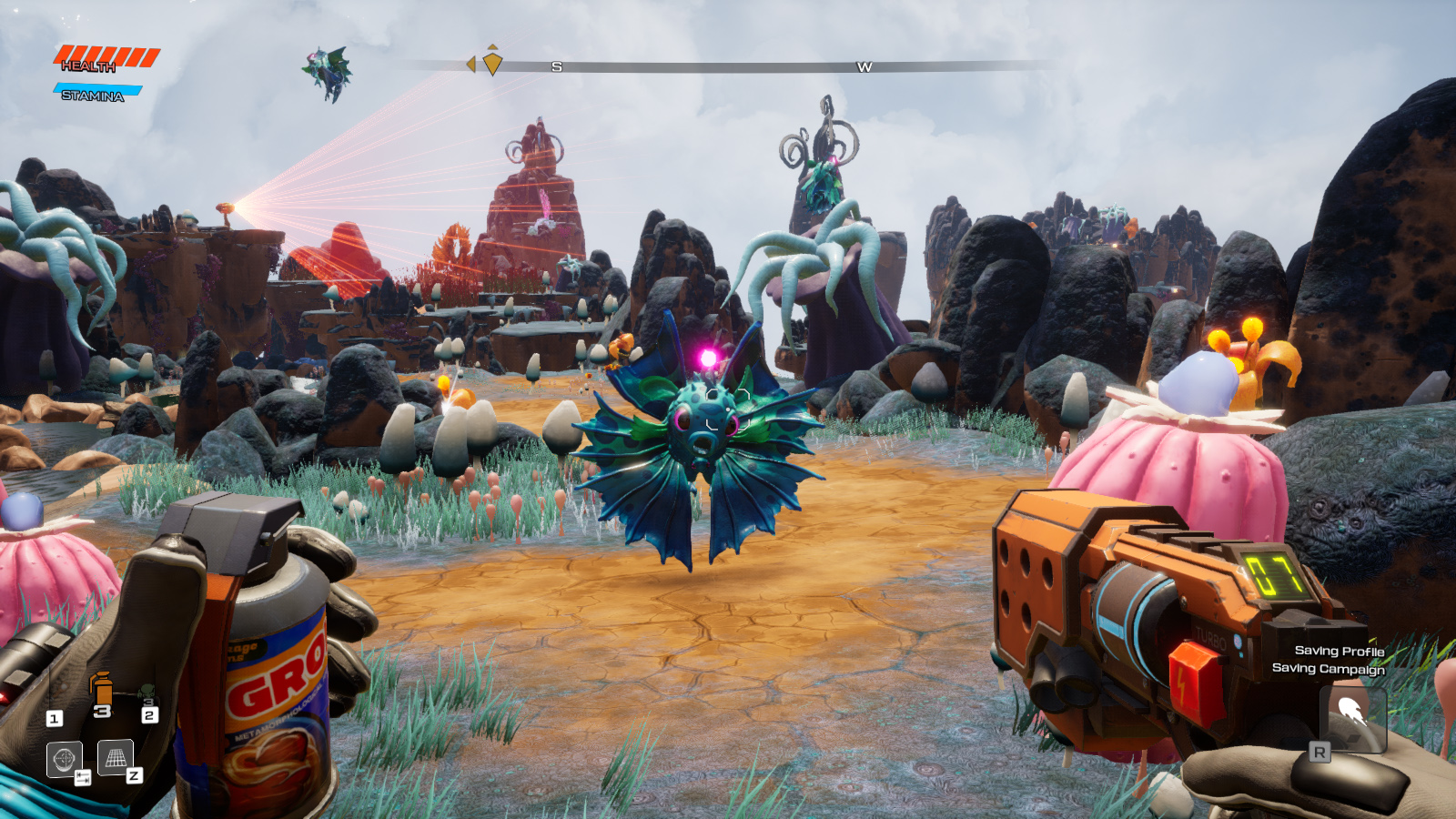Click the launch pad grid icon labeled Z
The height and width of the screenshot is (819, 1456).
click(115, 758)
